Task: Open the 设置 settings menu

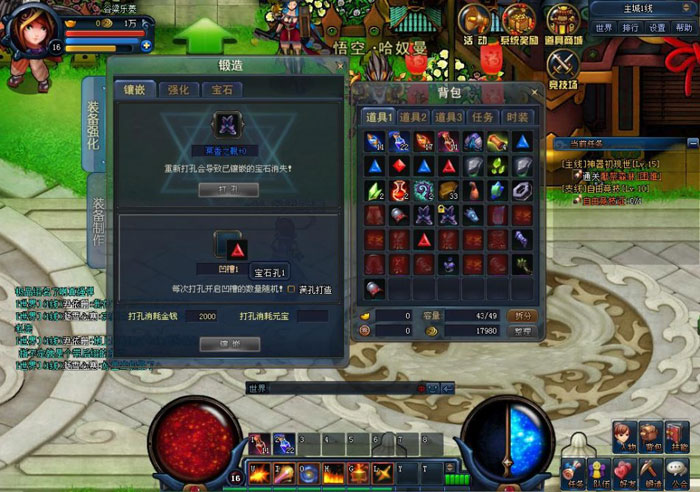Action: [657, 28]
